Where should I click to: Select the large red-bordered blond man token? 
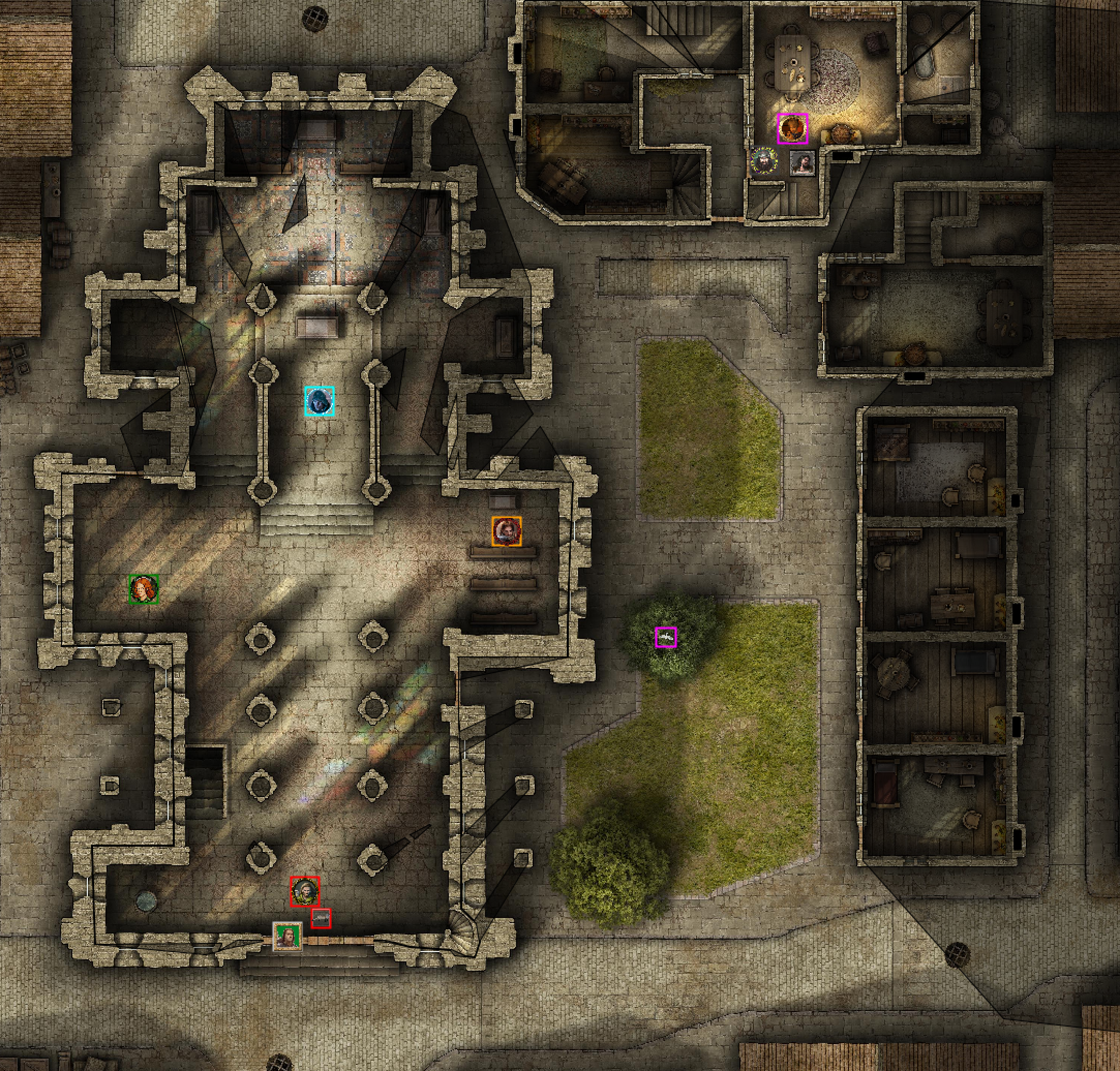[305, 891]
